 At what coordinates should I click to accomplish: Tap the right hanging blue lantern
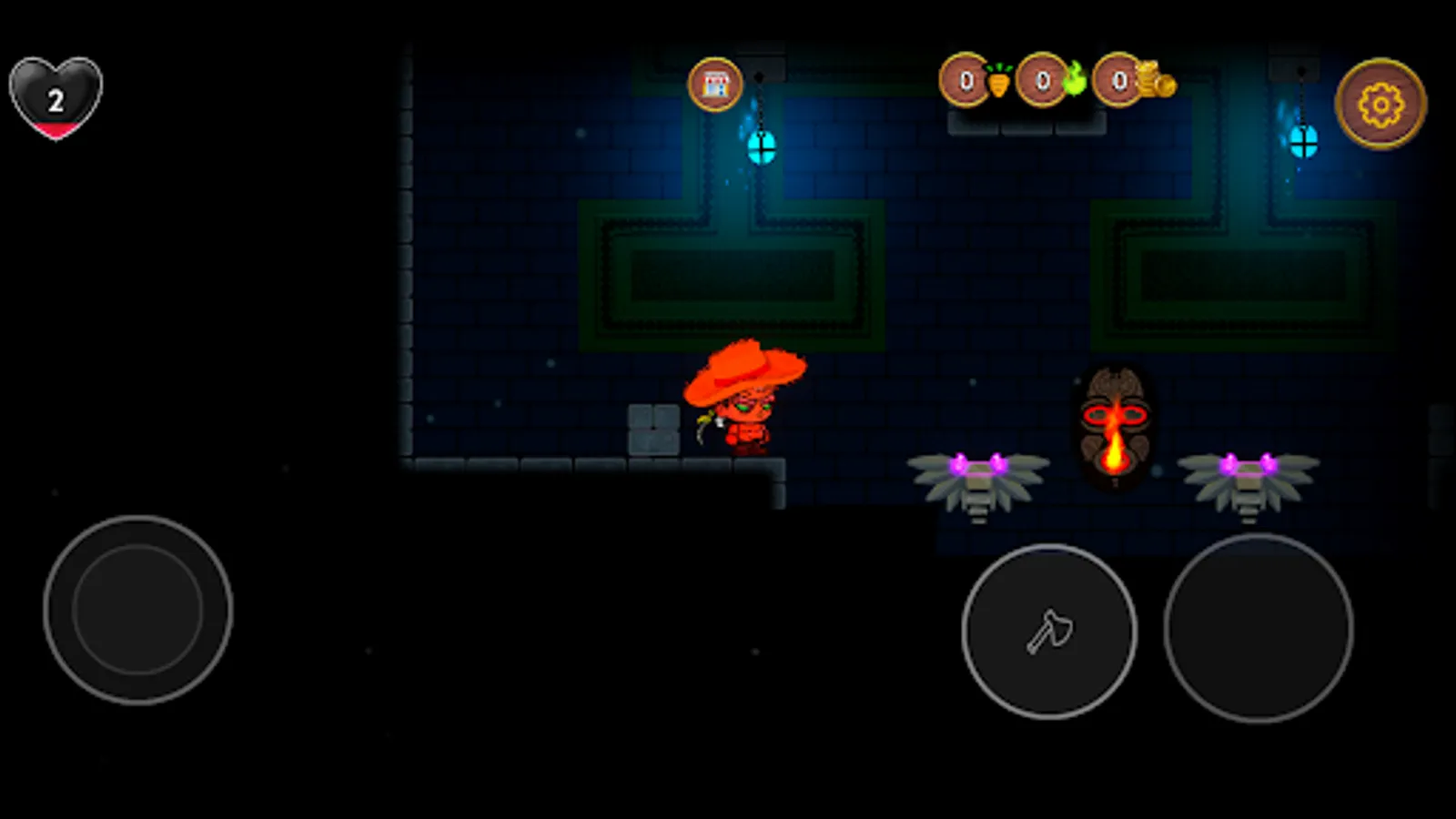[1301, 141]
